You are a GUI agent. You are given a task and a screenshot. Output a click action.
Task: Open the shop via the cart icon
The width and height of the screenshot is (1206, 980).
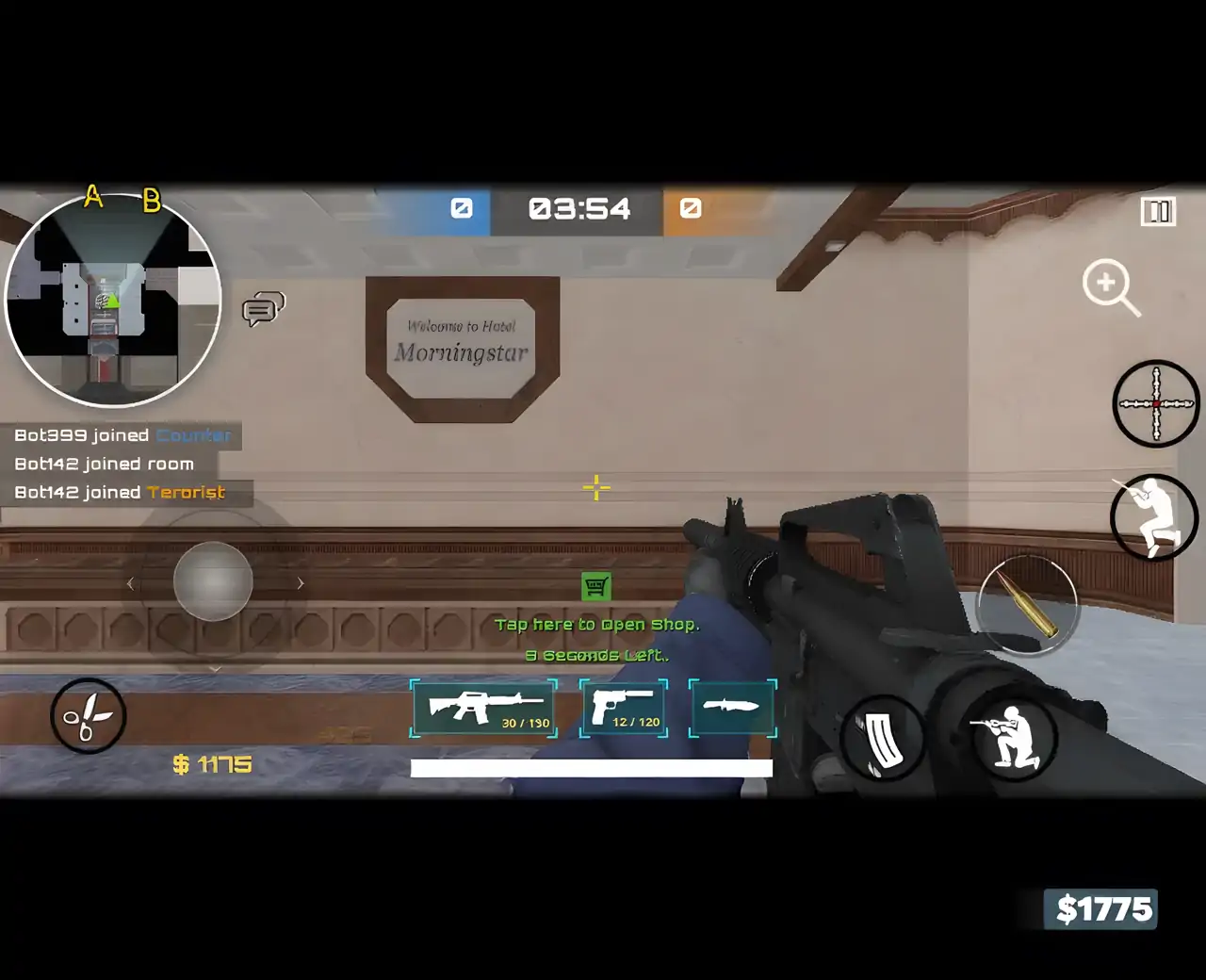[596, 586]
